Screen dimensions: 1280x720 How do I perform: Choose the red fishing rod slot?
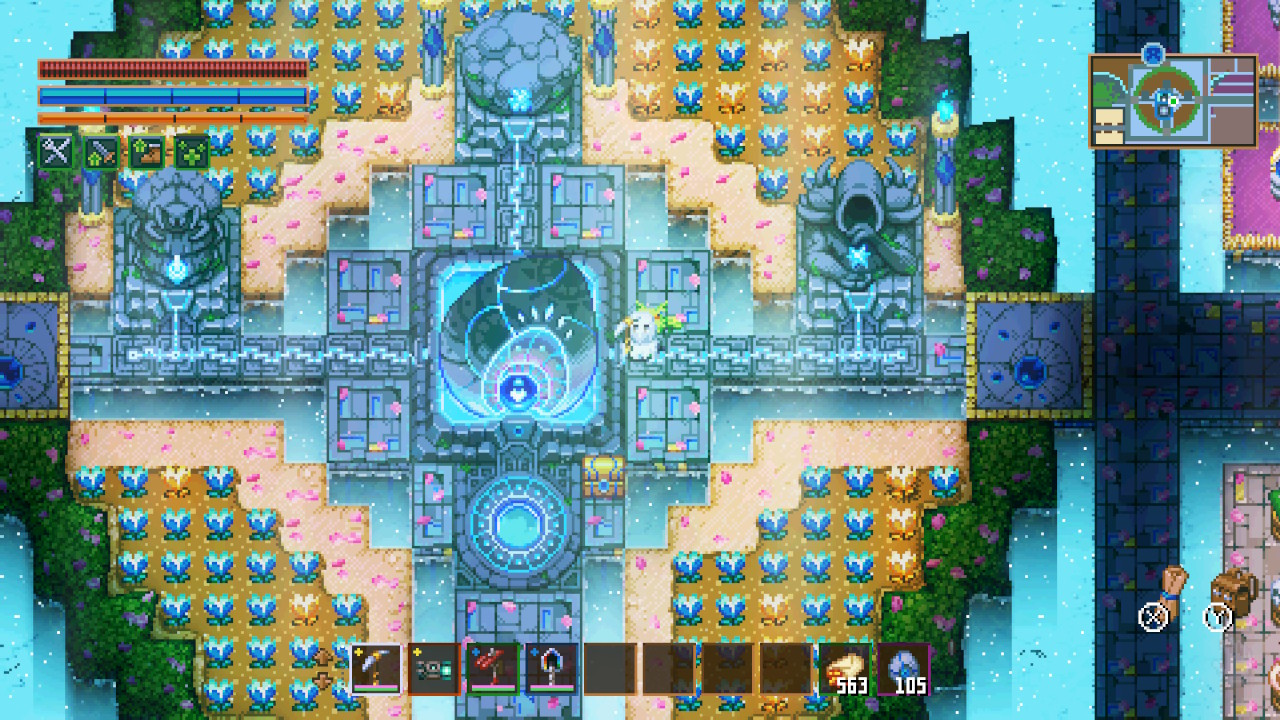coord(494,668)
